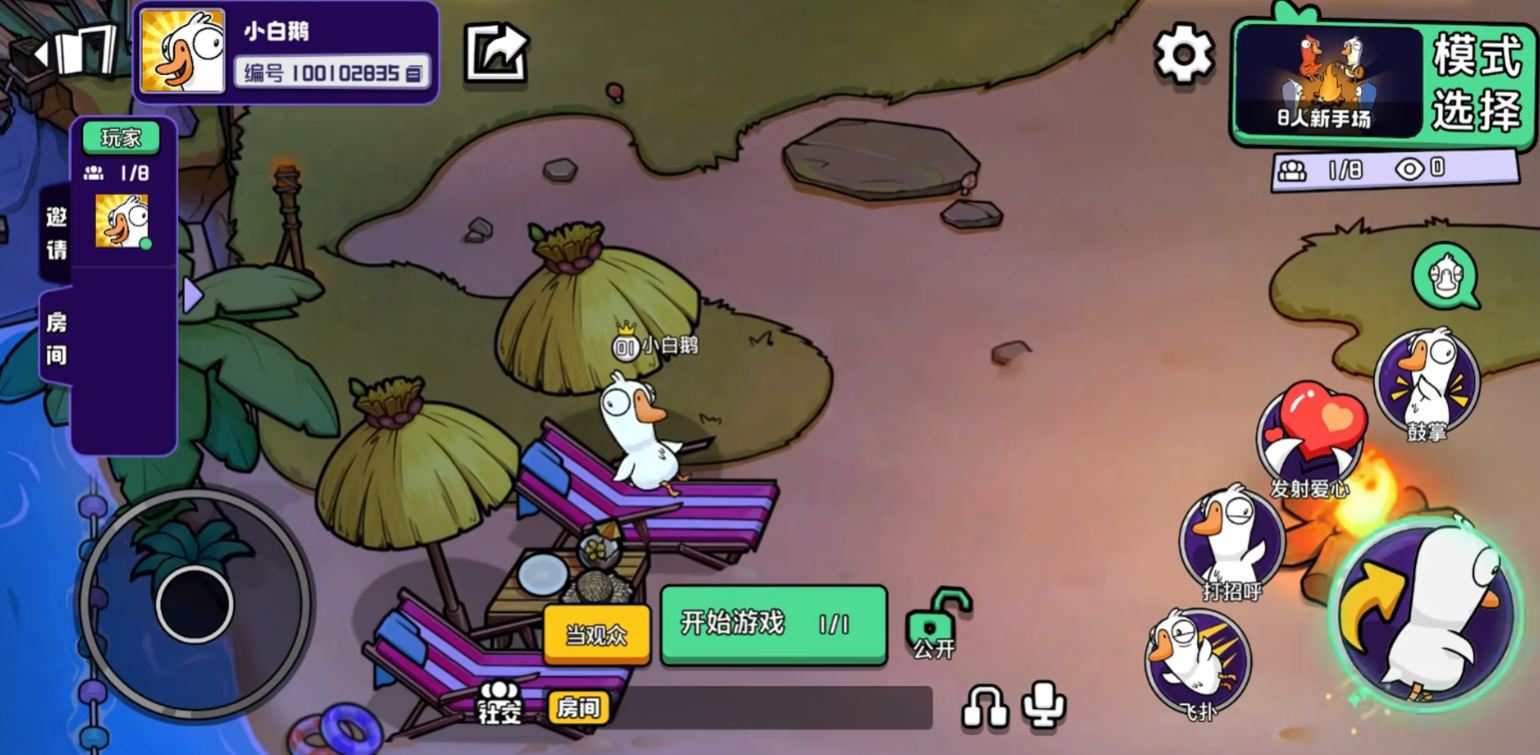Viewport: 1540px width, 755px height.
Task: Use the 飞扑 pounce action
Action: coord(1197,660)
